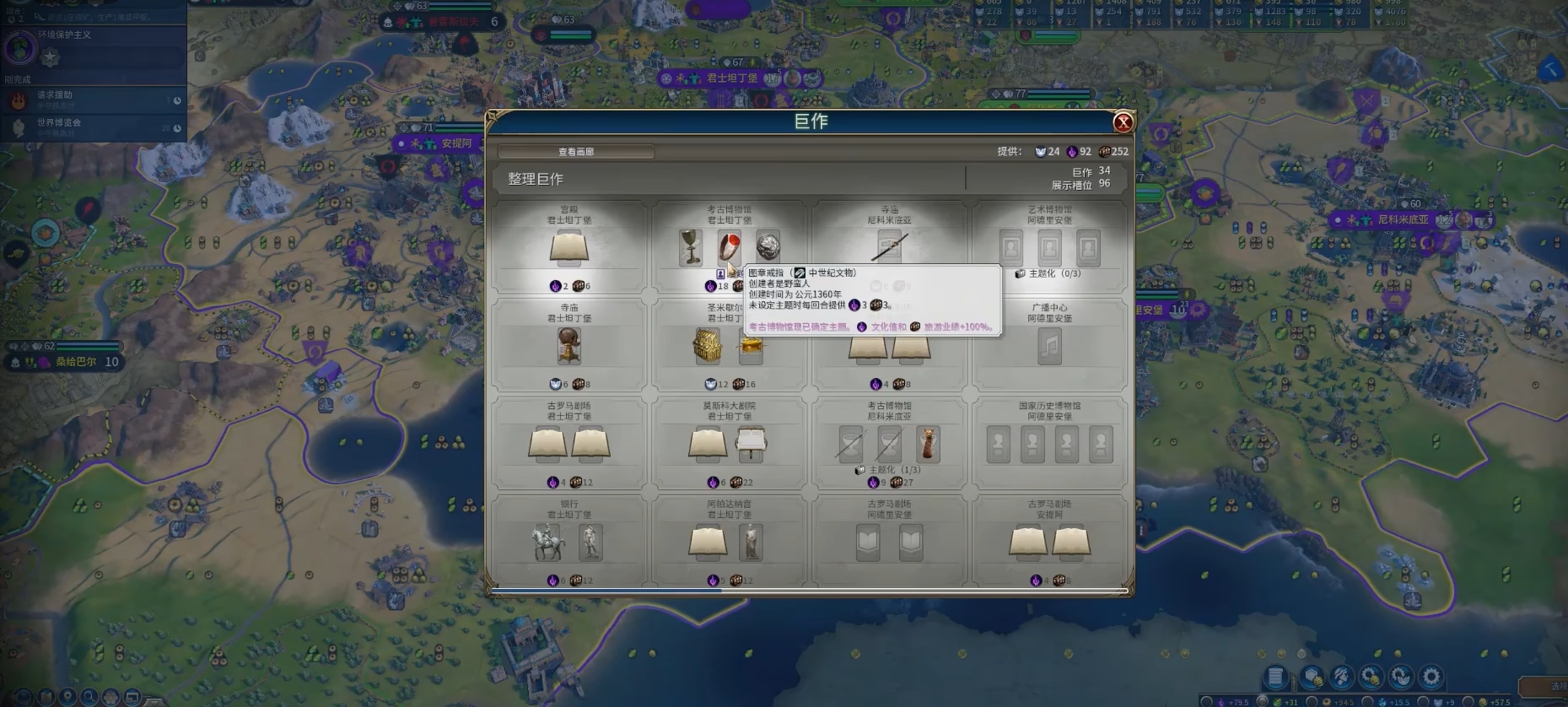
Task: Select the cat totem artifact
Action: (928, 444)
